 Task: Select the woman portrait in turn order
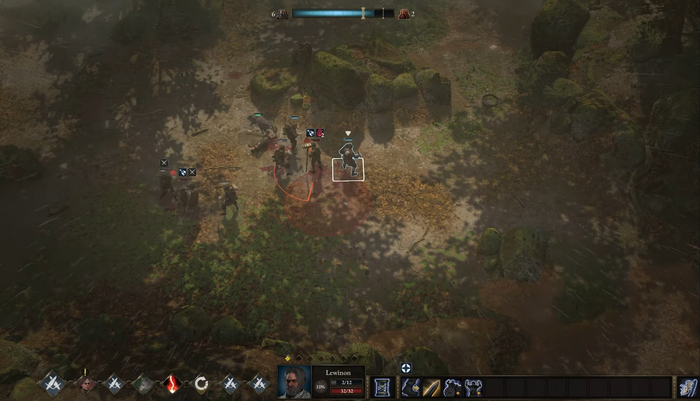coord(87,383)
